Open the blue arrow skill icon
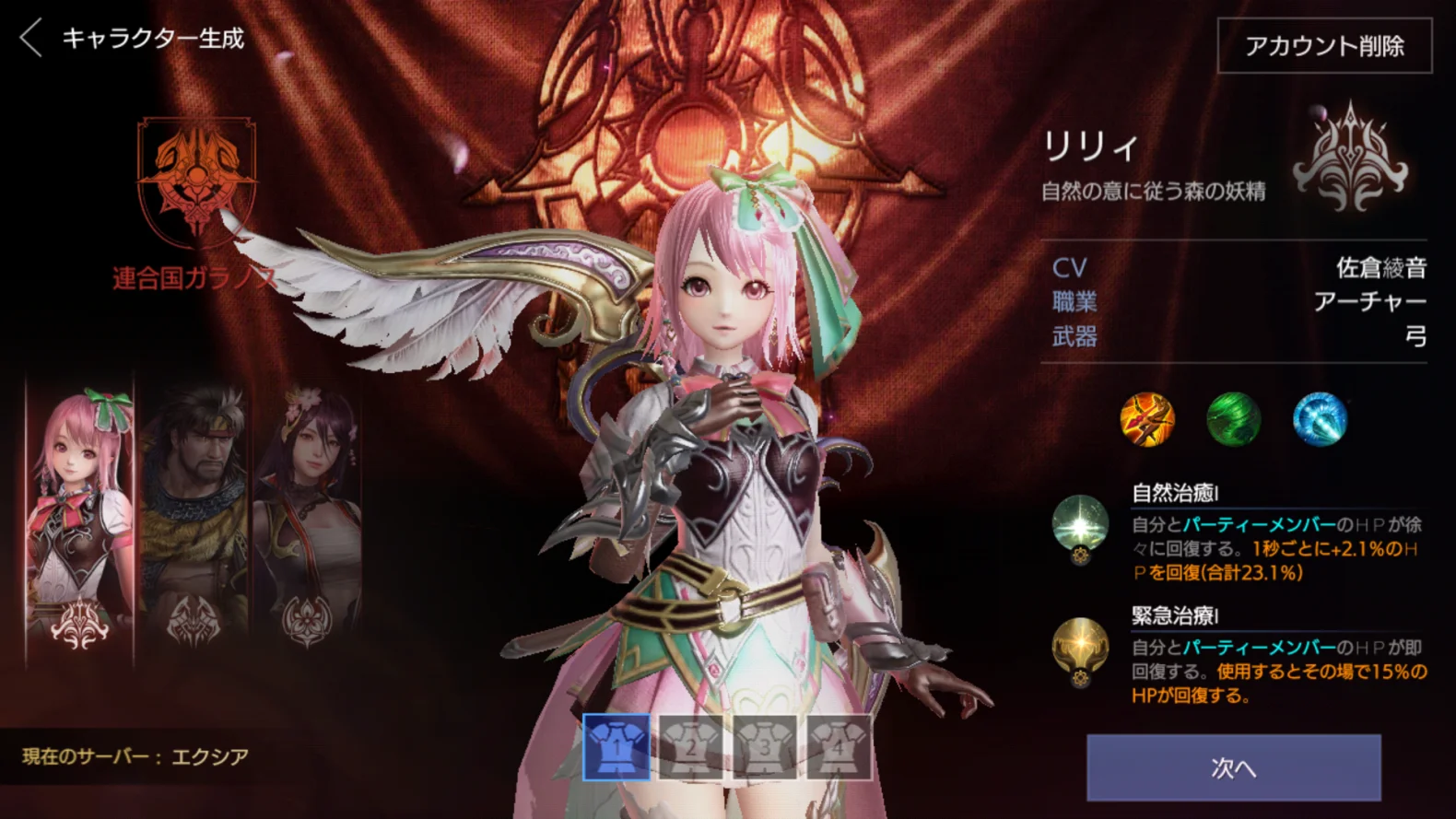This screenshot has height=819, width=1456. 1321,421
